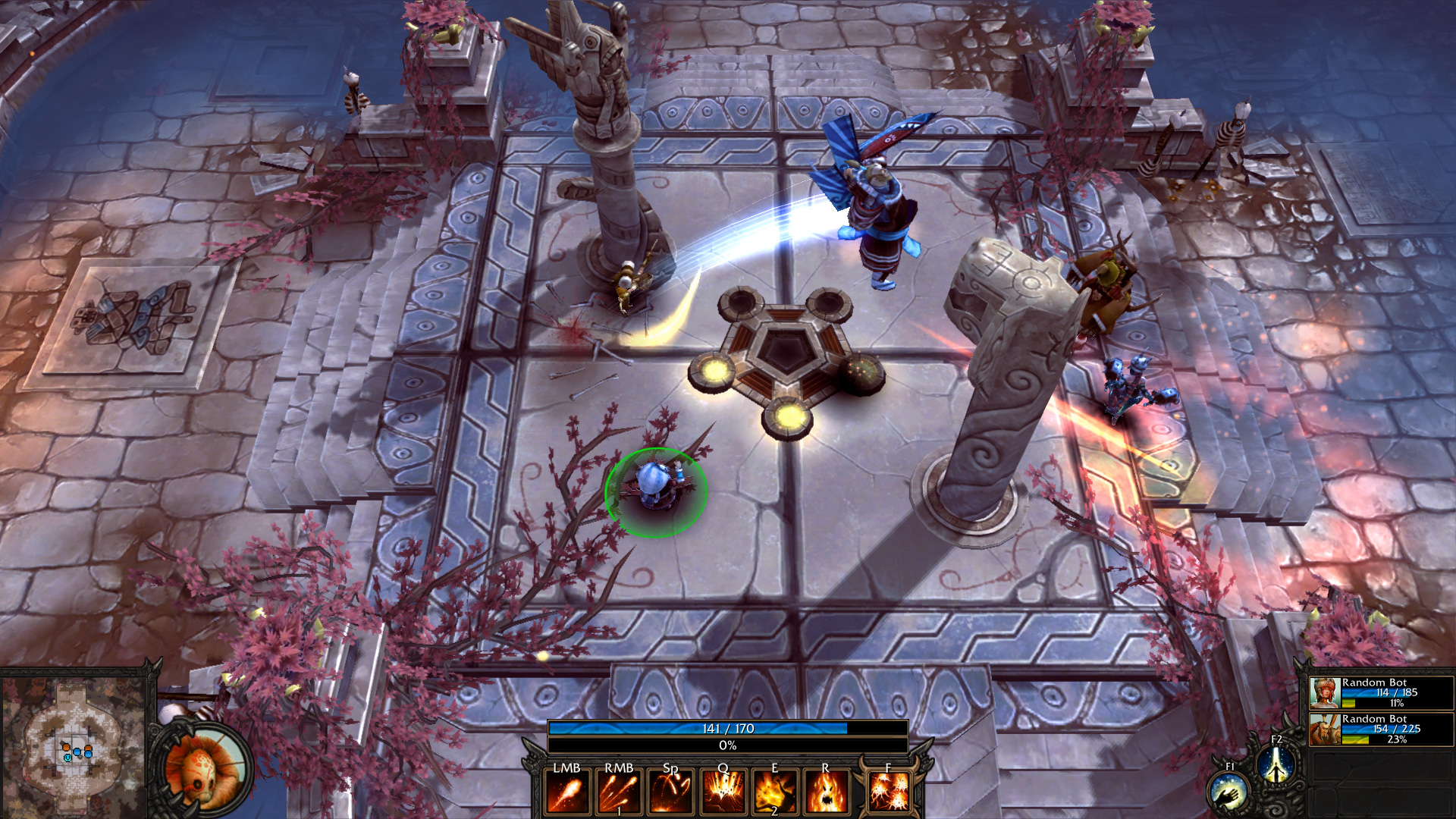This screenshot has width=1456, height=819.
Task: Fire the multi-explosion F ultimate ability
Action: tap(889, 792)
